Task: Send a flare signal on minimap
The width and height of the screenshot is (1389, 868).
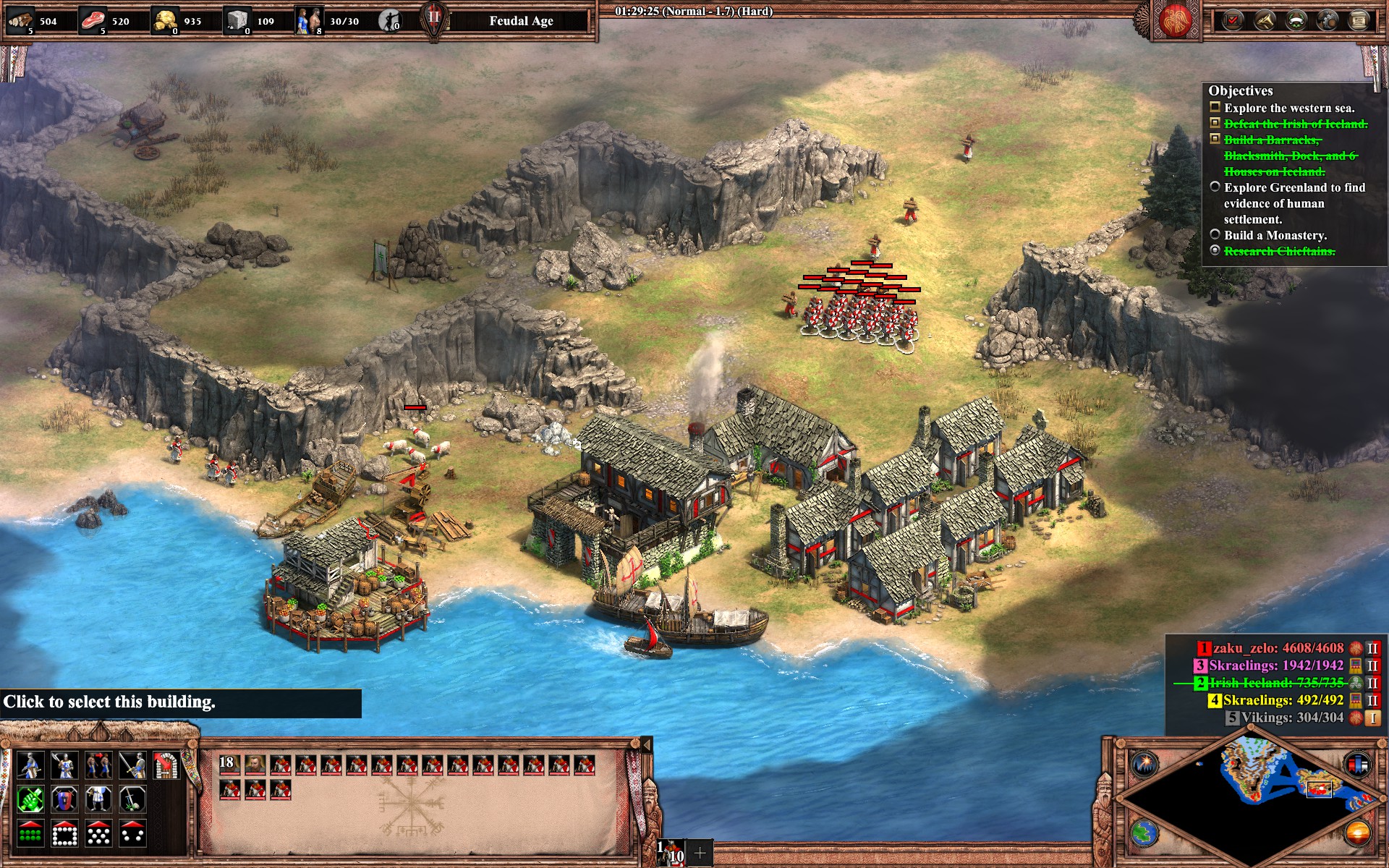Action: point(1145,764)
